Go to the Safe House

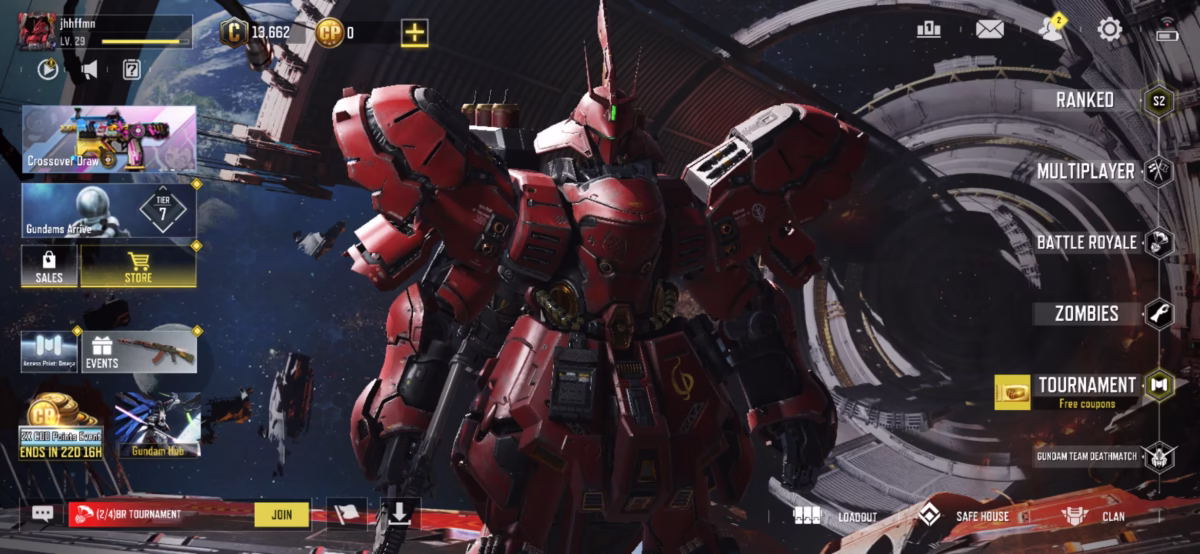coord(965,516)
